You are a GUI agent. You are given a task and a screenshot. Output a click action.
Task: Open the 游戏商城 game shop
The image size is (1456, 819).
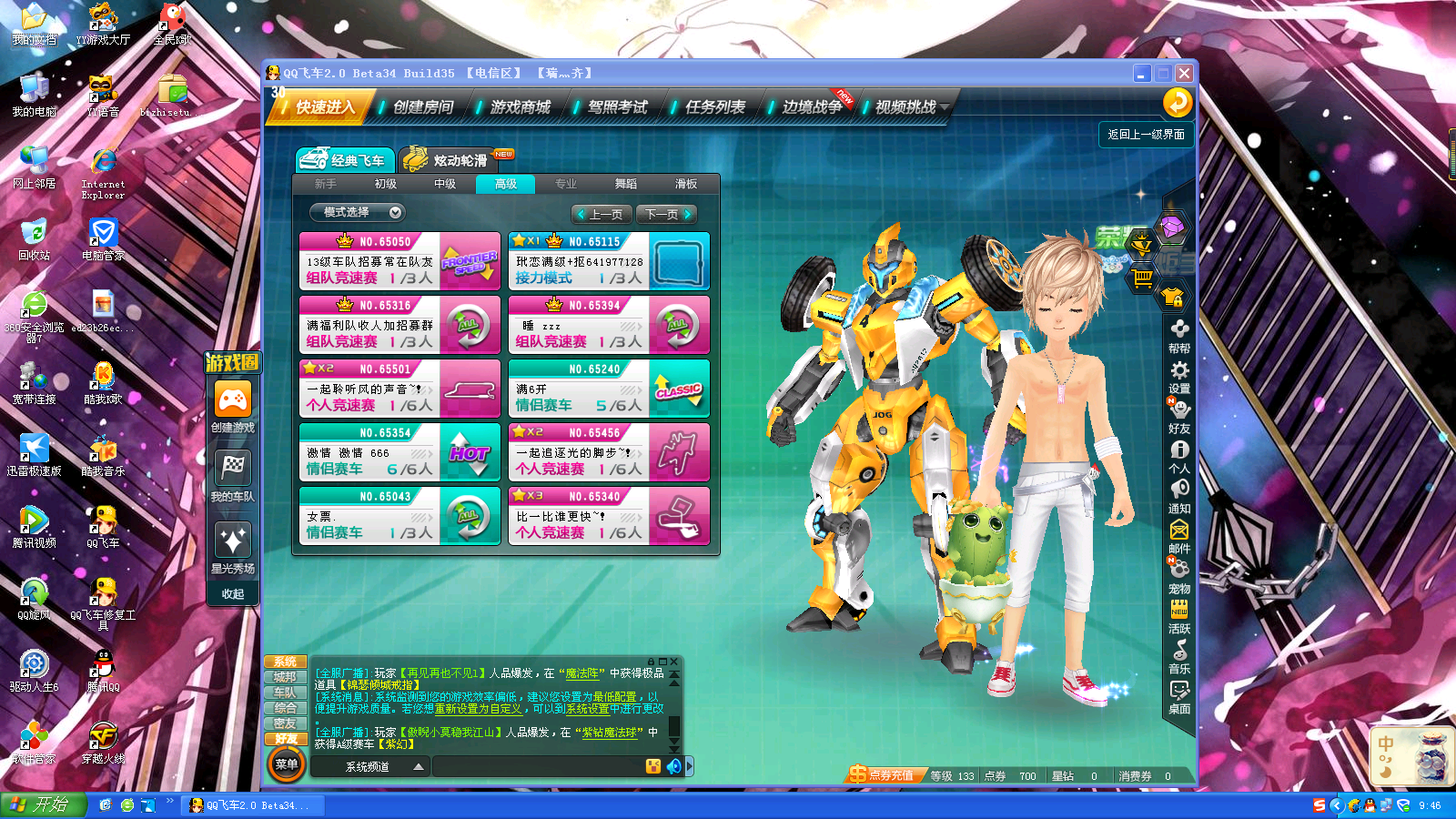520,107
